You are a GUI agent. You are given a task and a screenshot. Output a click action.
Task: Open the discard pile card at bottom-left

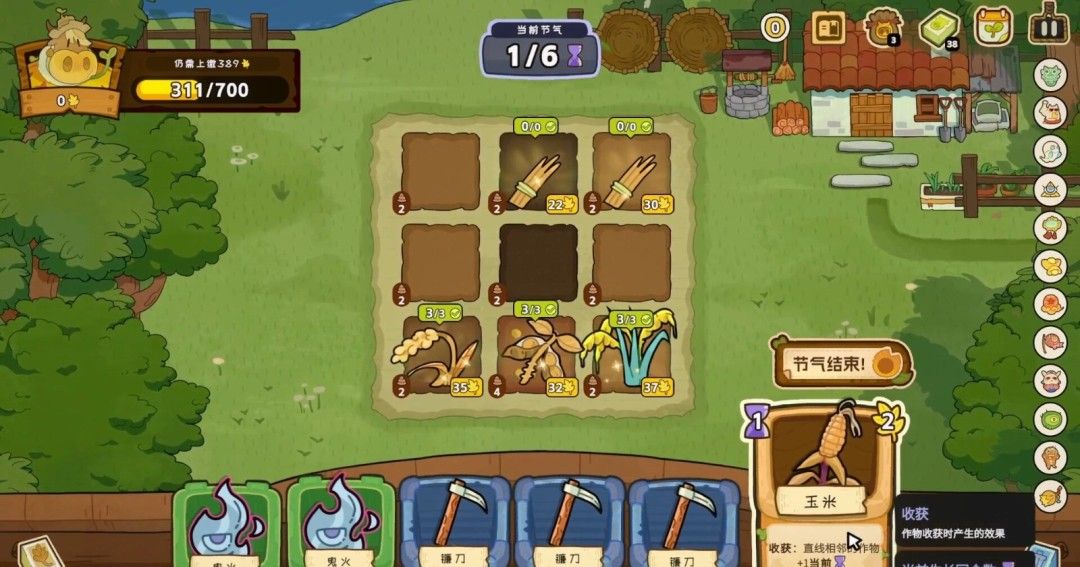point(38,552)
